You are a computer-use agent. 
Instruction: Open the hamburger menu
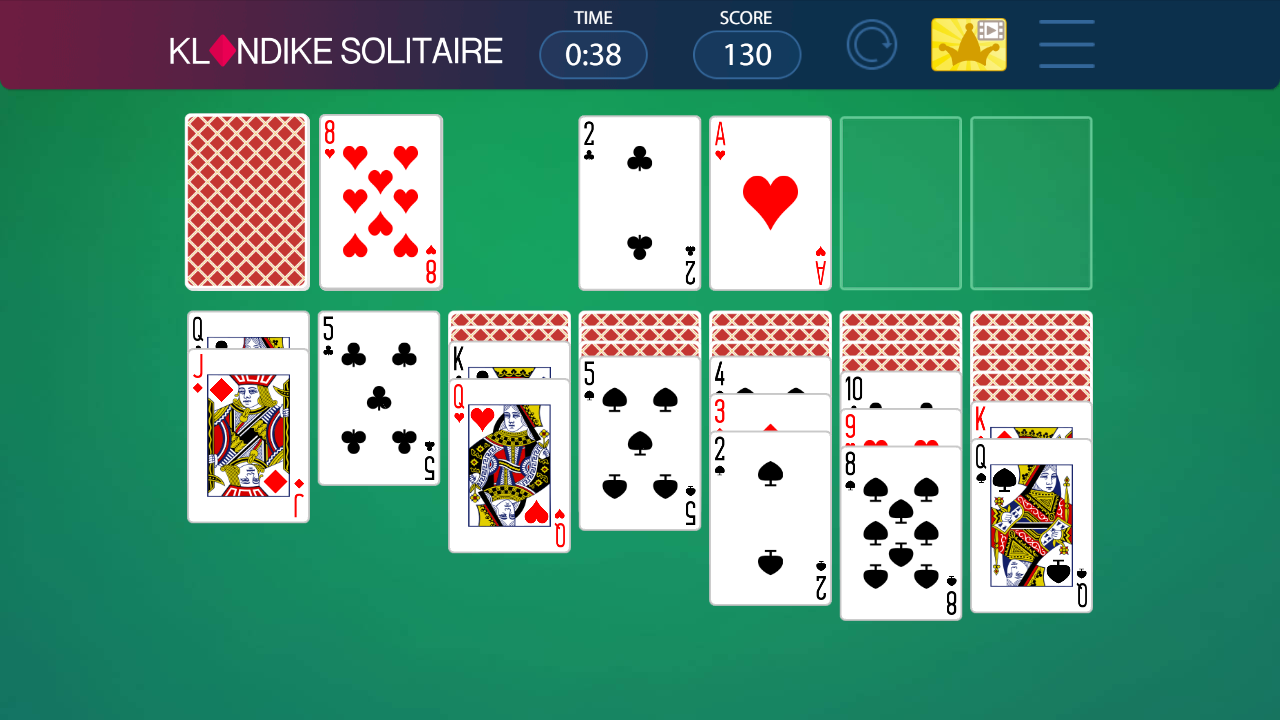(x=1066, y=44)
